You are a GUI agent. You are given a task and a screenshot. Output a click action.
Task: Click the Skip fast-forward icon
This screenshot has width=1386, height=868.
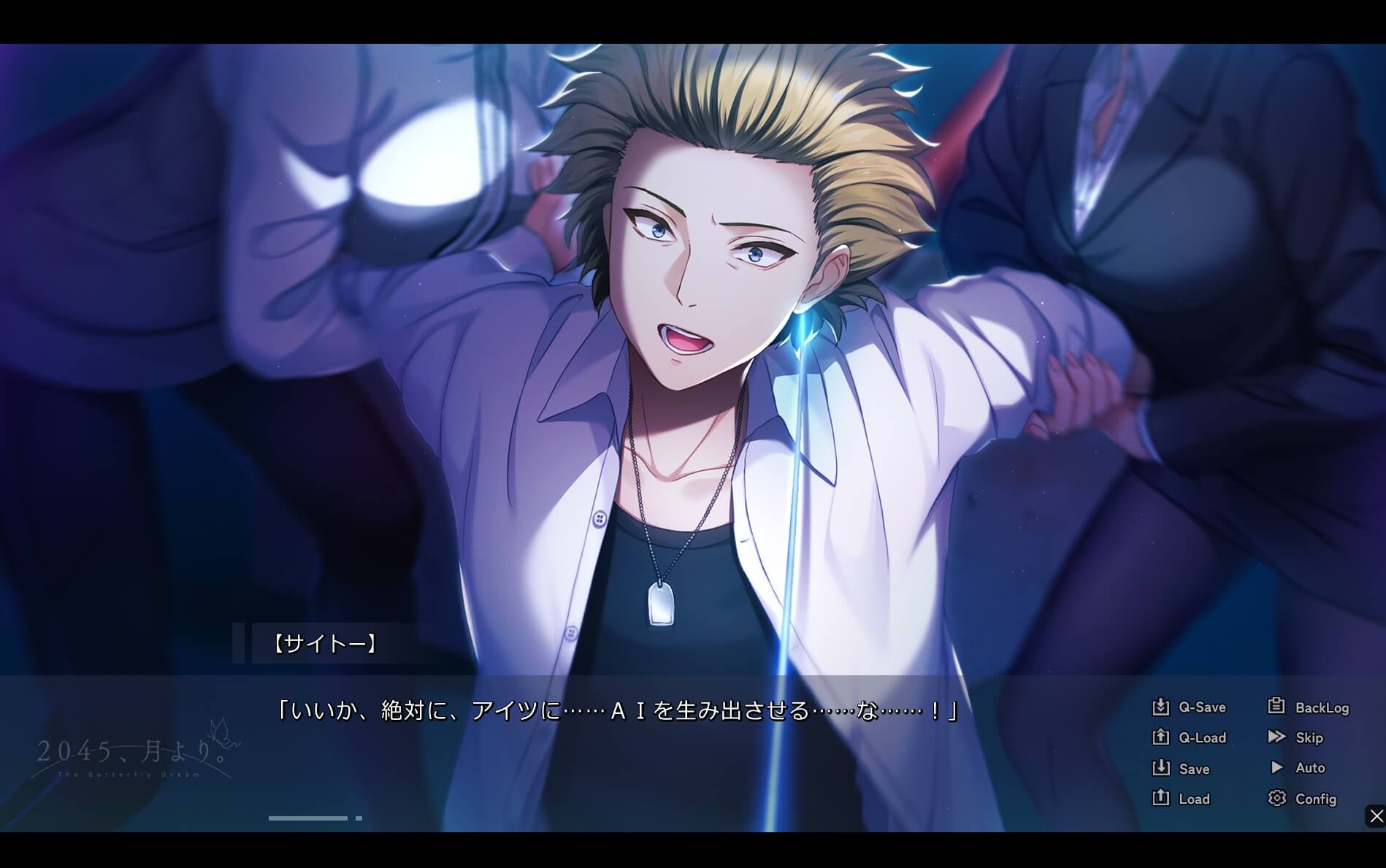coord(1277,737)
